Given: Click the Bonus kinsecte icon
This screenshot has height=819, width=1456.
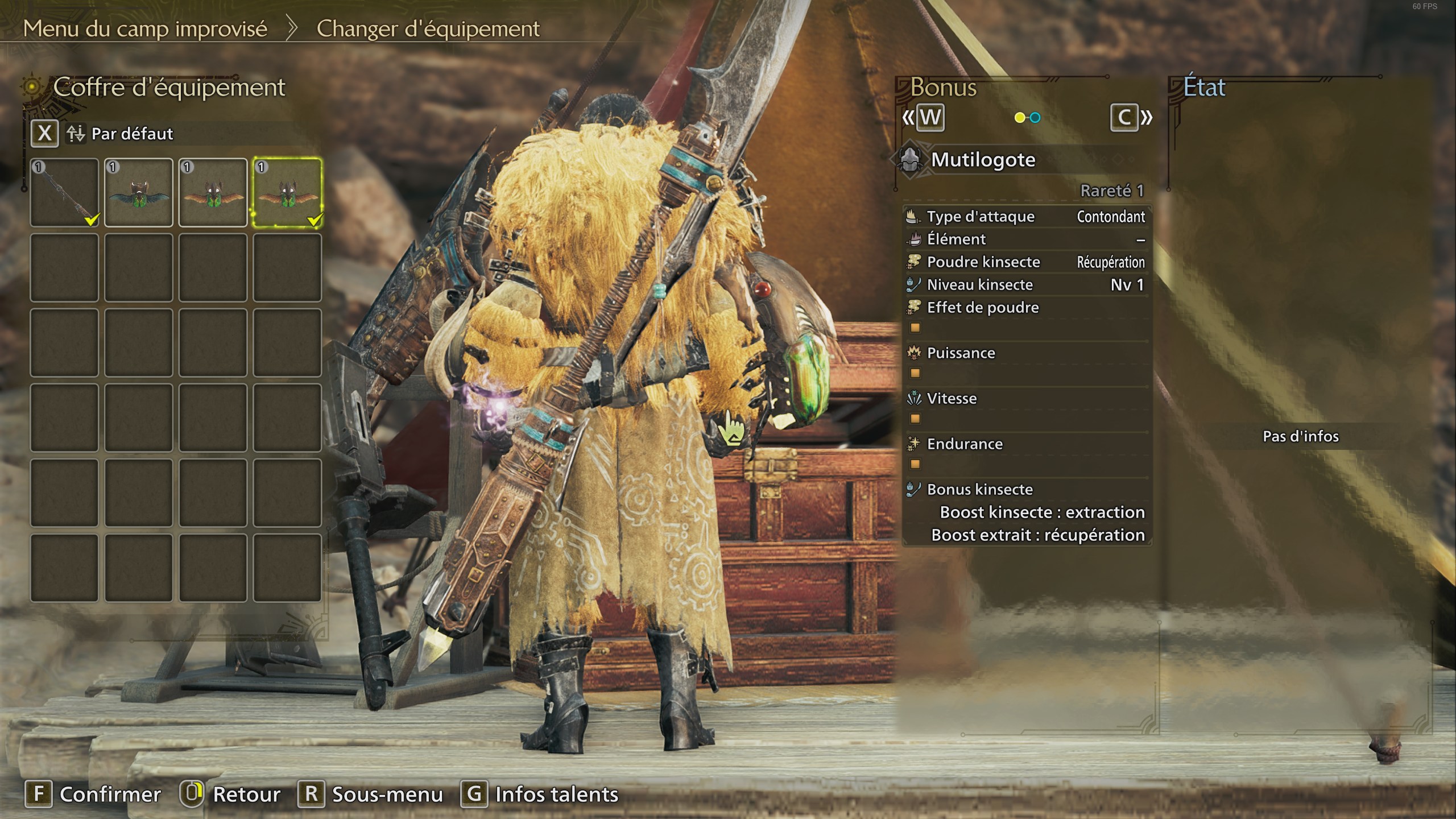Looking at the screenshot, I should pos(915,489).
